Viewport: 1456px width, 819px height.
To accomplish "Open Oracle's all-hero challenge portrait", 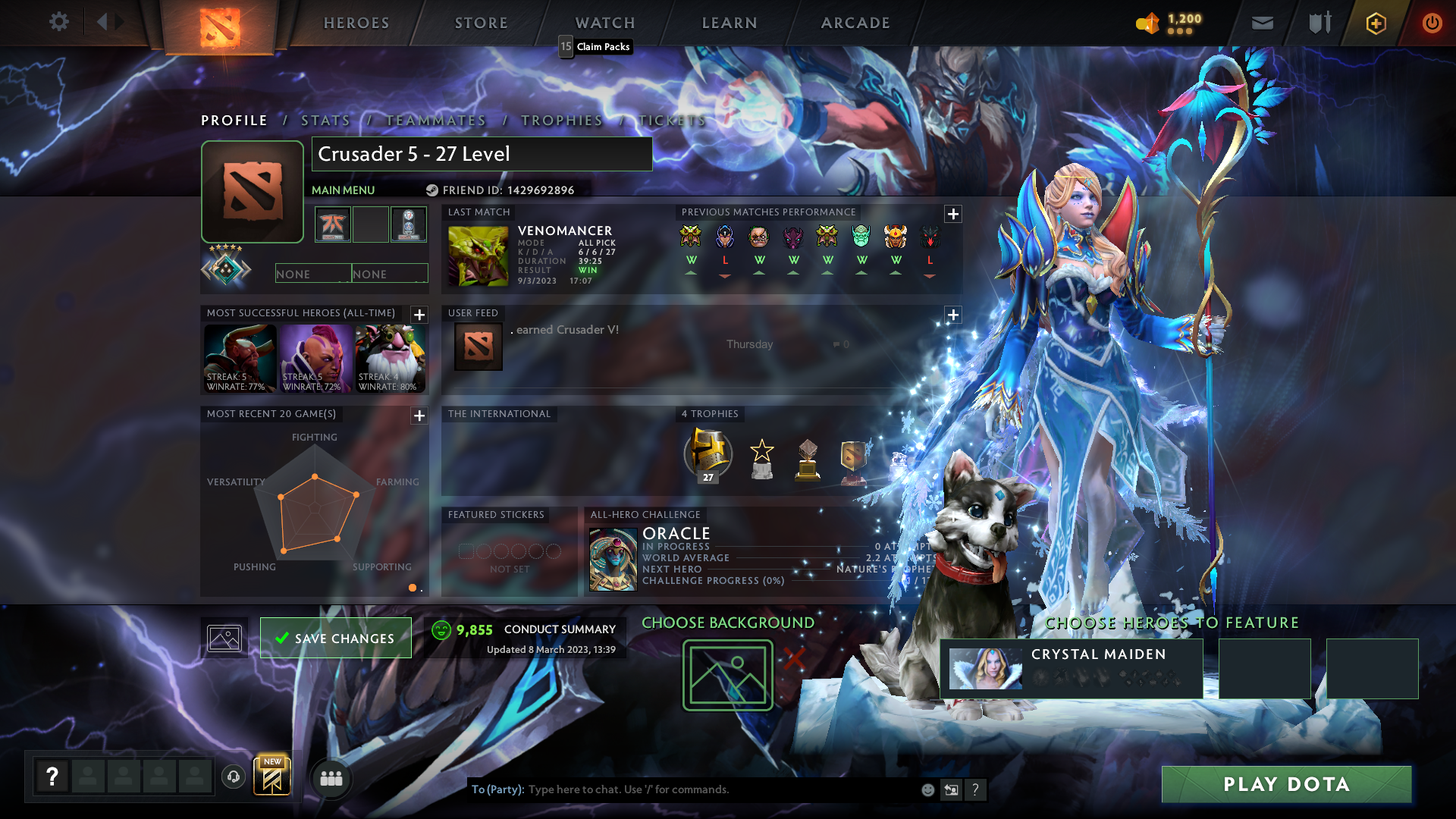I will pos(613,559).
